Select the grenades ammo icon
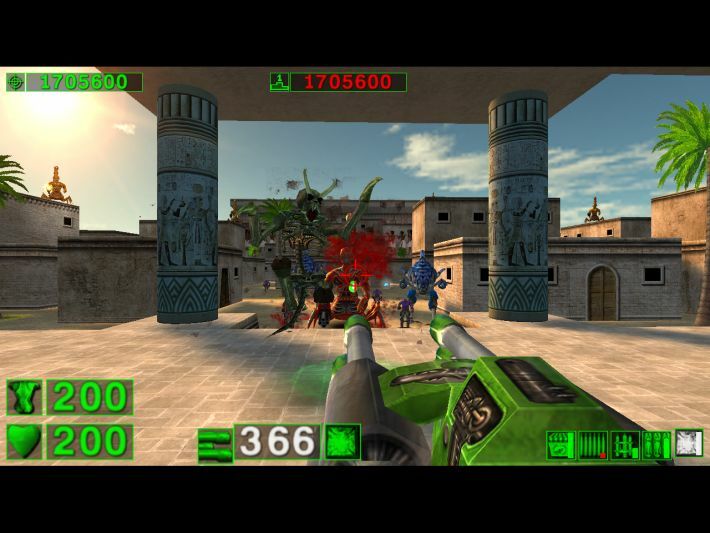Screen dimensions: 710x533 pyautogui.click(x=657, y=444)
